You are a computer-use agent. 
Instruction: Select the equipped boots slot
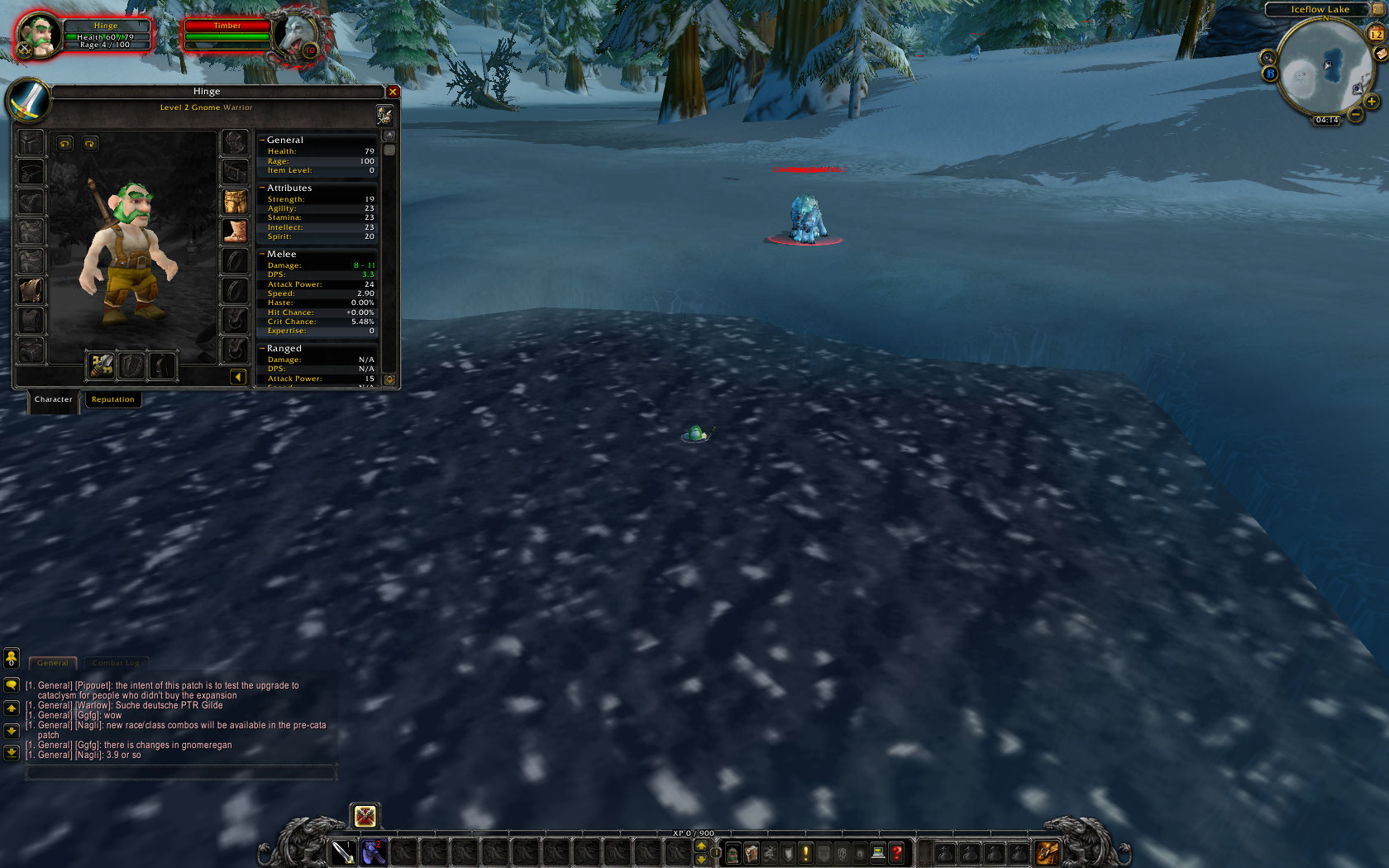tap(236, 231)
